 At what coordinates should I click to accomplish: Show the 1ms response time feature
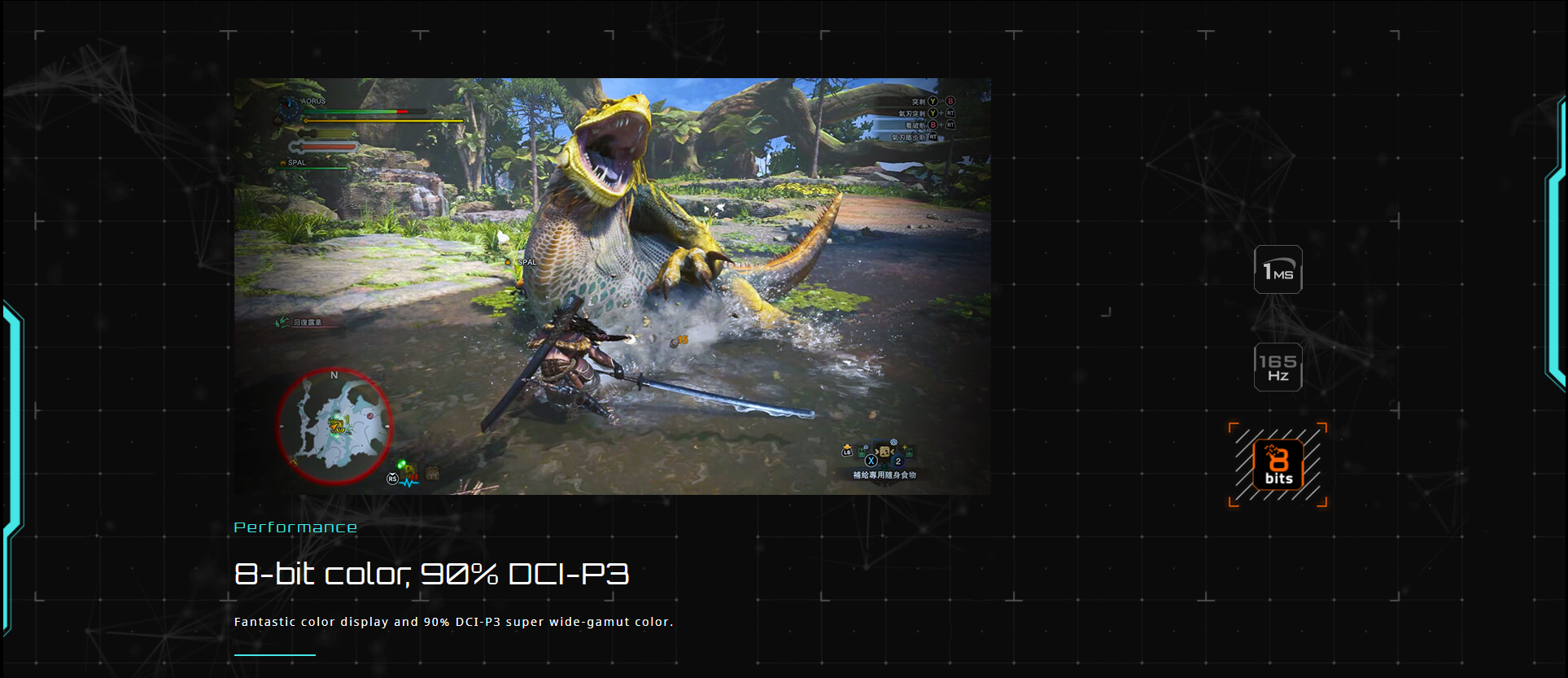pos(1278,269)
